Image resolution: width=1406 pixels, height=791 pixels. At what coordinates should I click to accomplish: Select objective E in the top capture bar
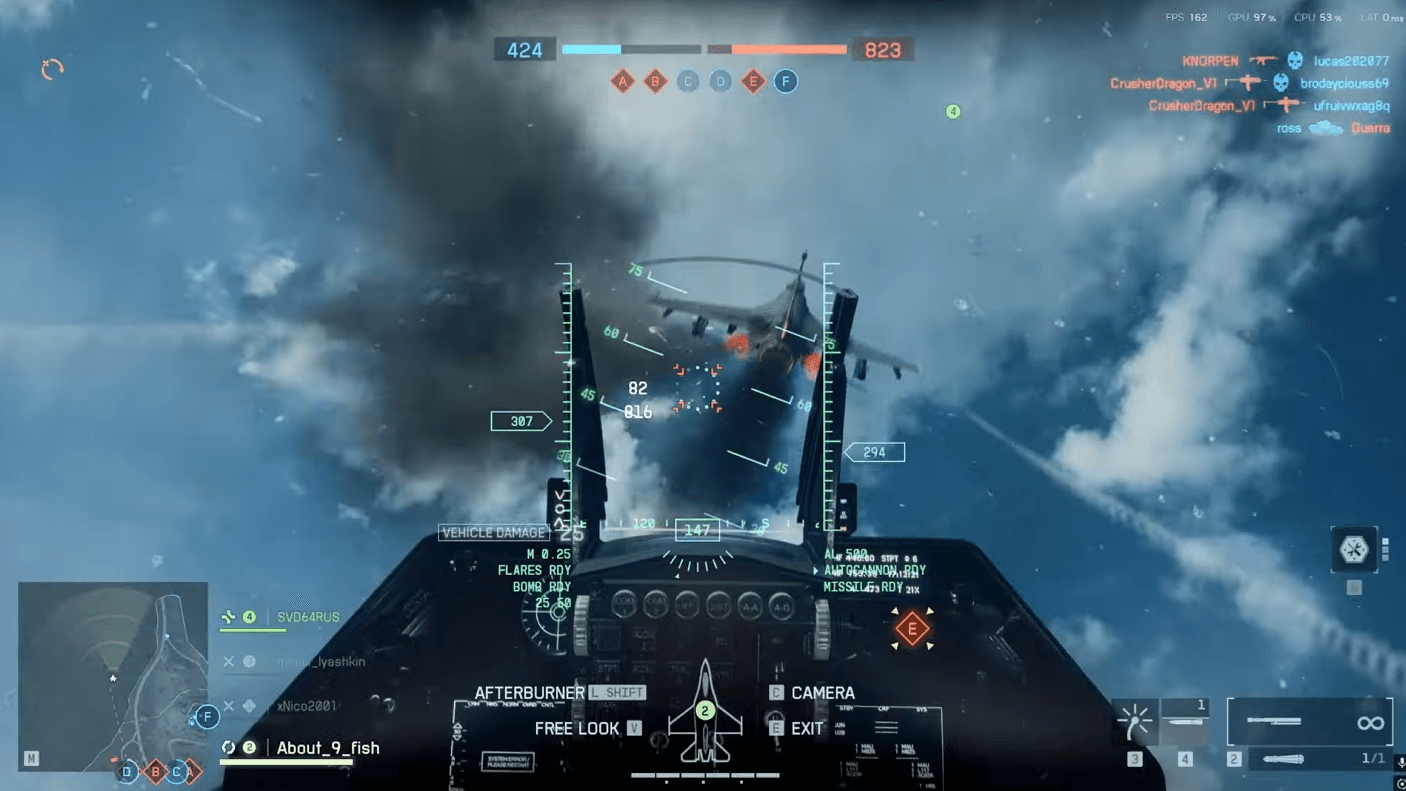pyautogui.click(x=753, y=81)
